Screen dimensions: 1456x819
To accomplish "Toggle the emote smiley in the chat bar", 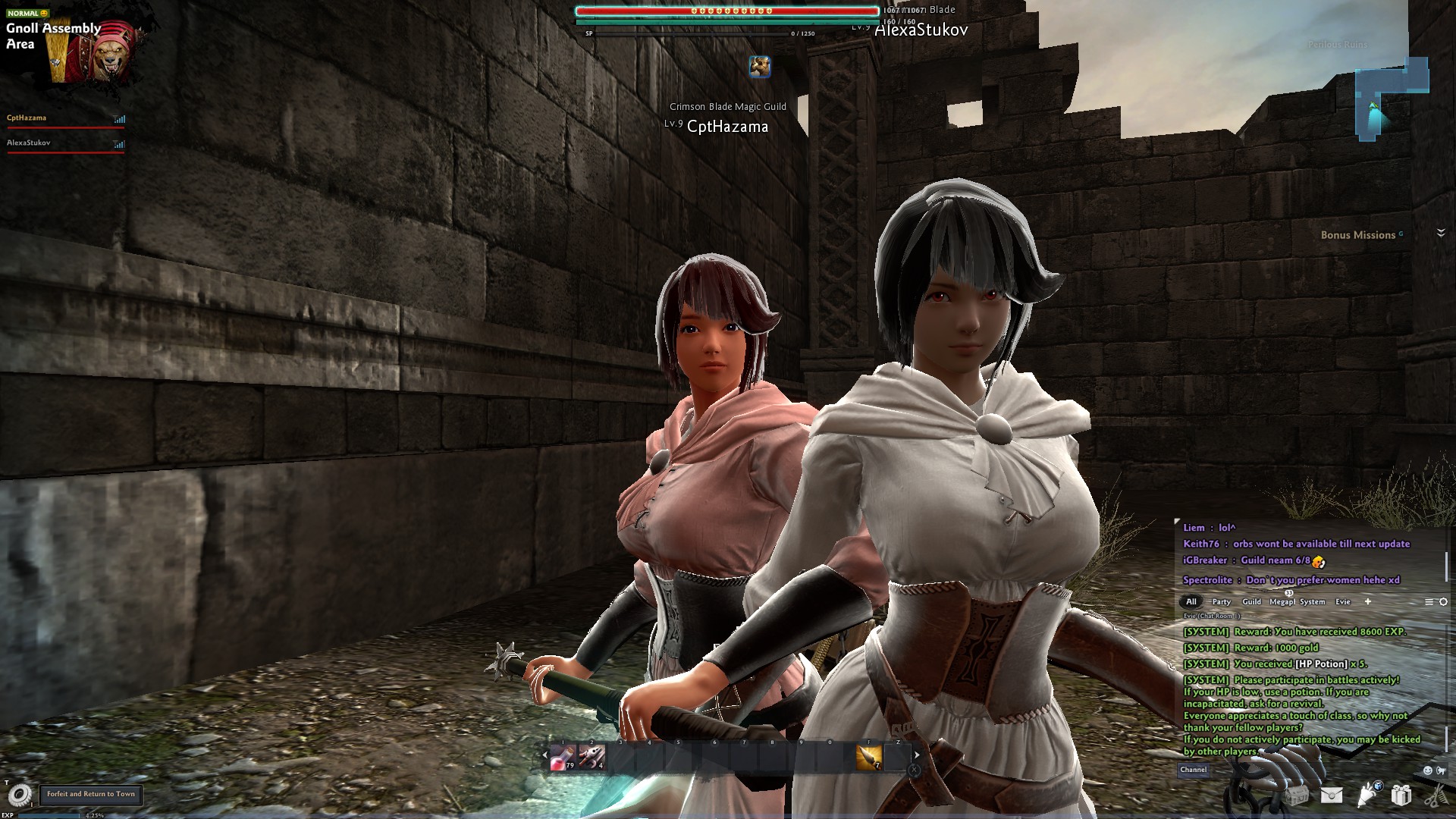I will [x=1428, y=771].
